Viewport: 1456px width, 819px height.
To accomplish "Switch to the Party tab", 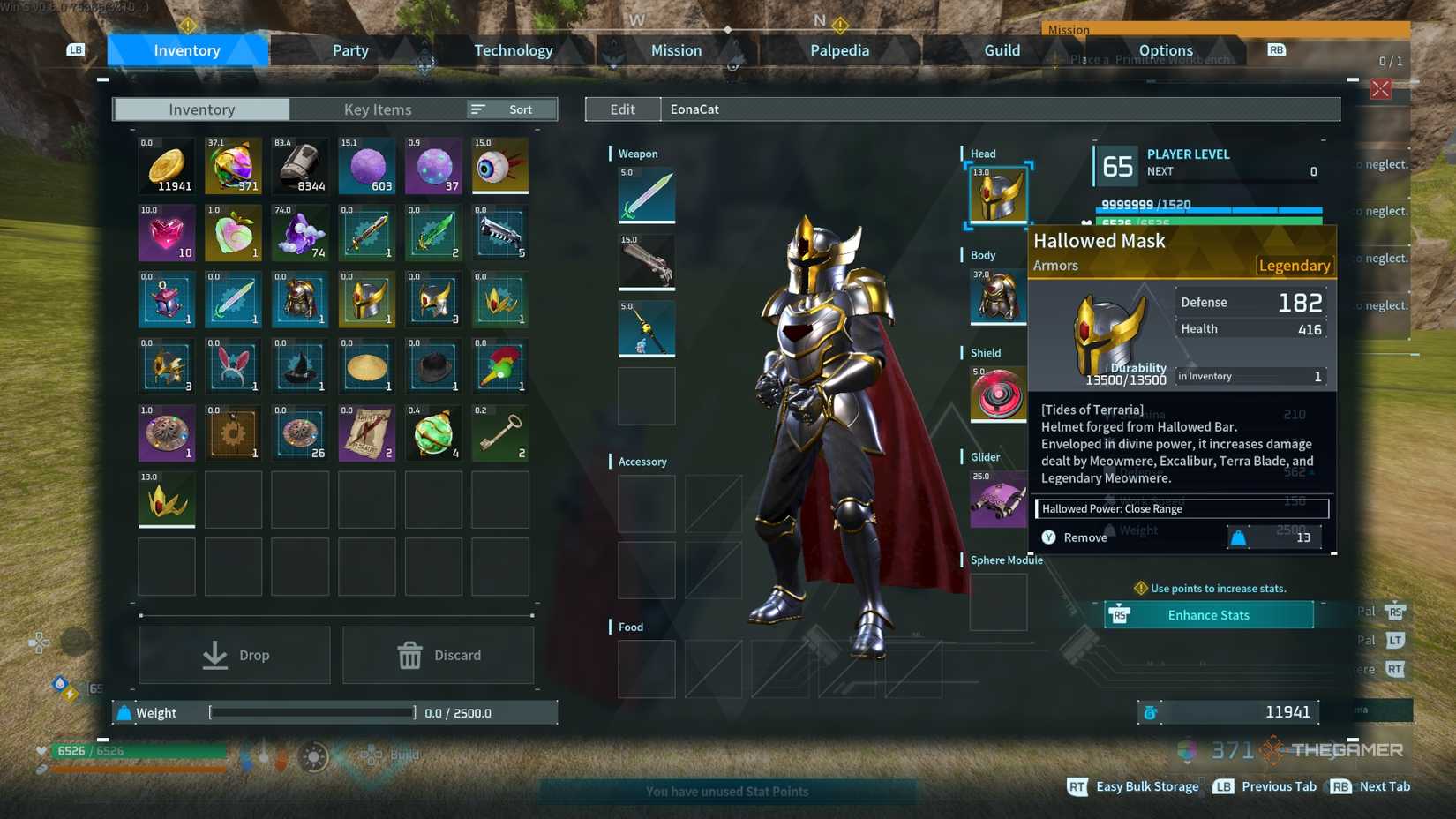I will 349,50.
